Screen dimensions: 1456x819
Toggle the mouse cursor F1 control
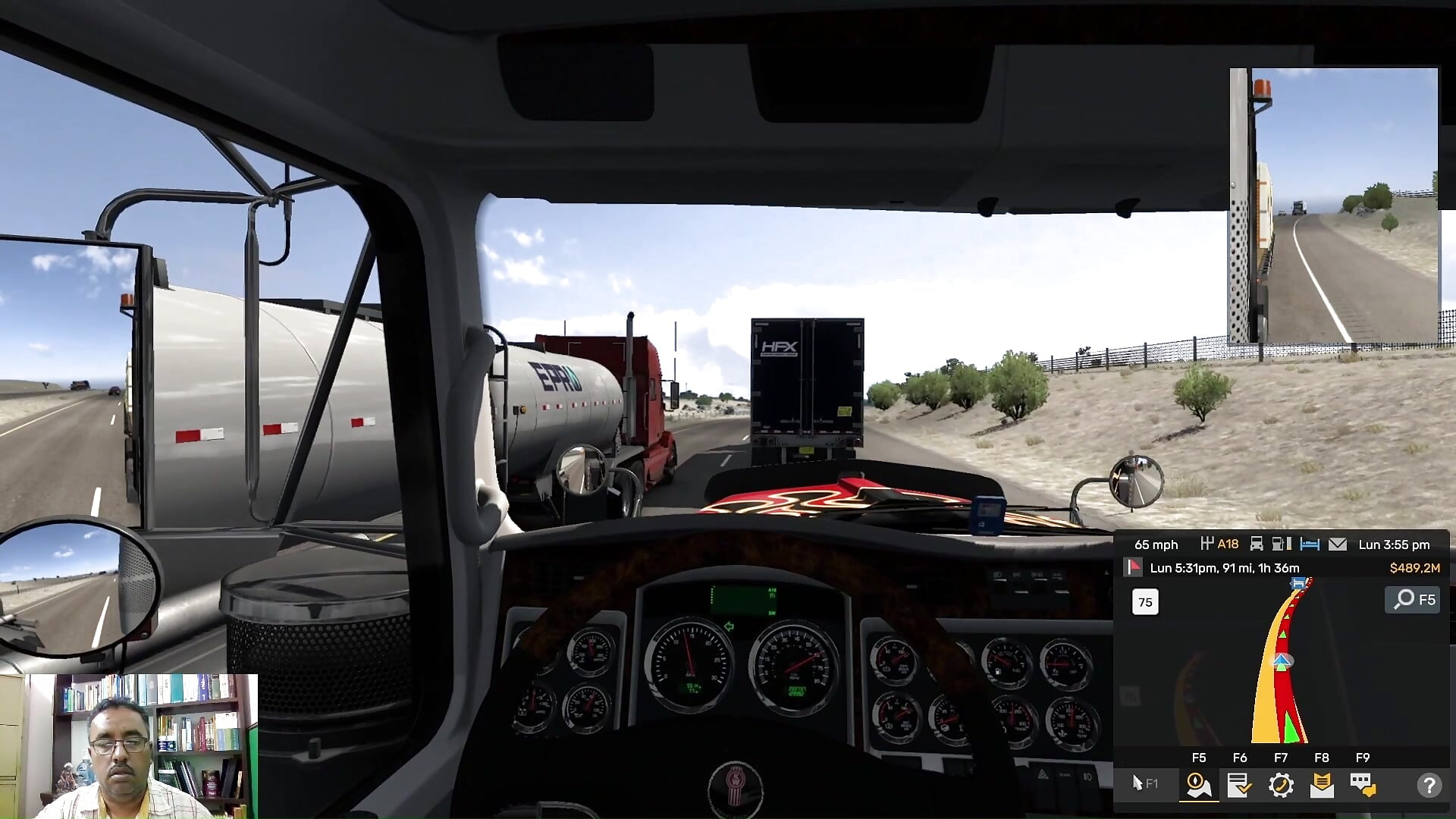click(1144, 783)
